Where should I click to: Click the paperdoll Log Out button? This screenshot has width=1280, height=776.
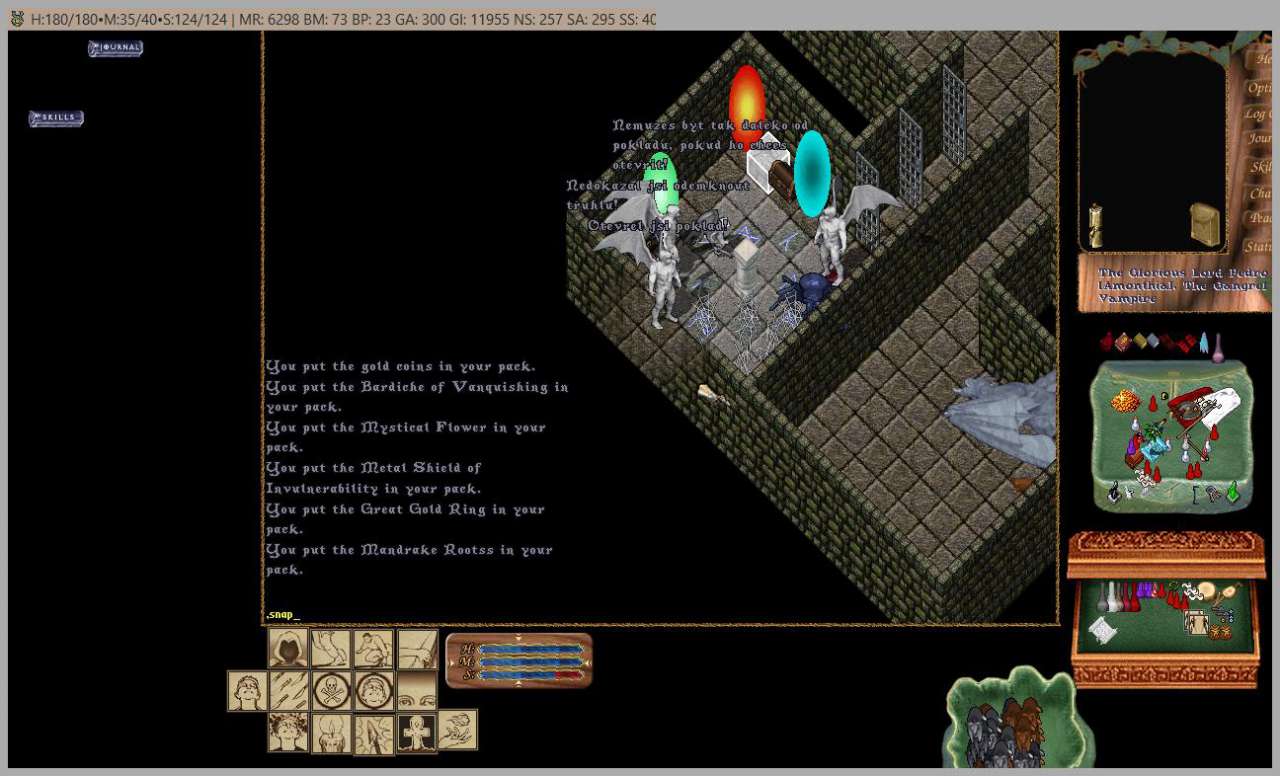1260,113
